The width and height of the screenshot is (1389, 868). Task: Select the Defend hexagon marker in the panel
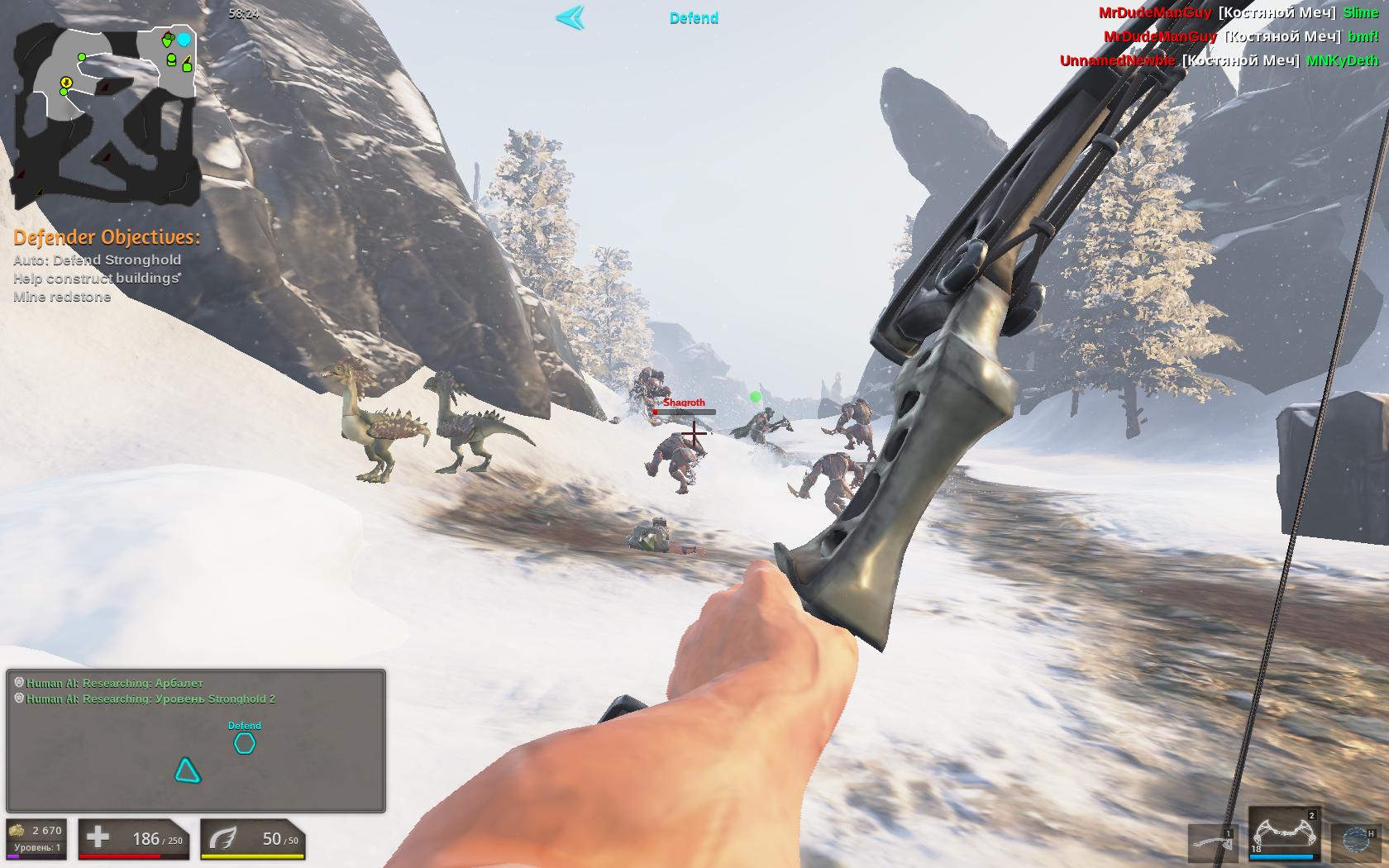(x=245, y=744)
